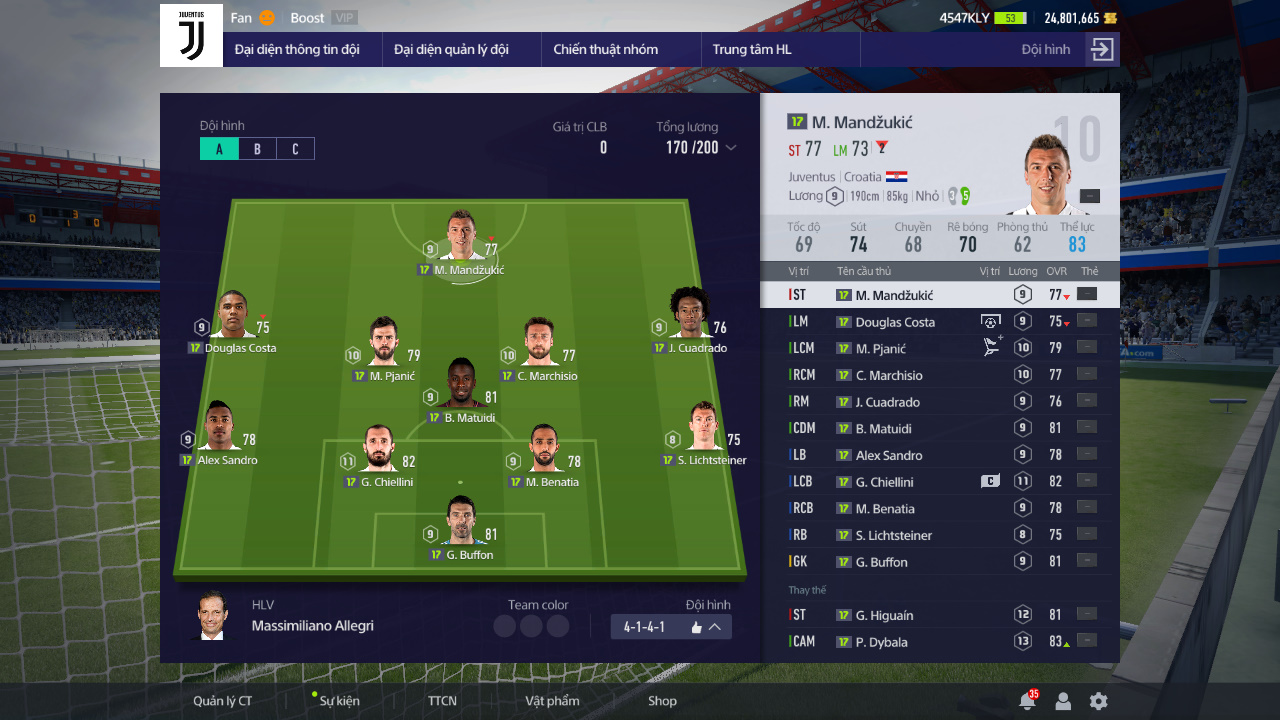Open the Sự kiện events menu
The width and height of the screenshot is (1280, 720).
coord(339,701)
